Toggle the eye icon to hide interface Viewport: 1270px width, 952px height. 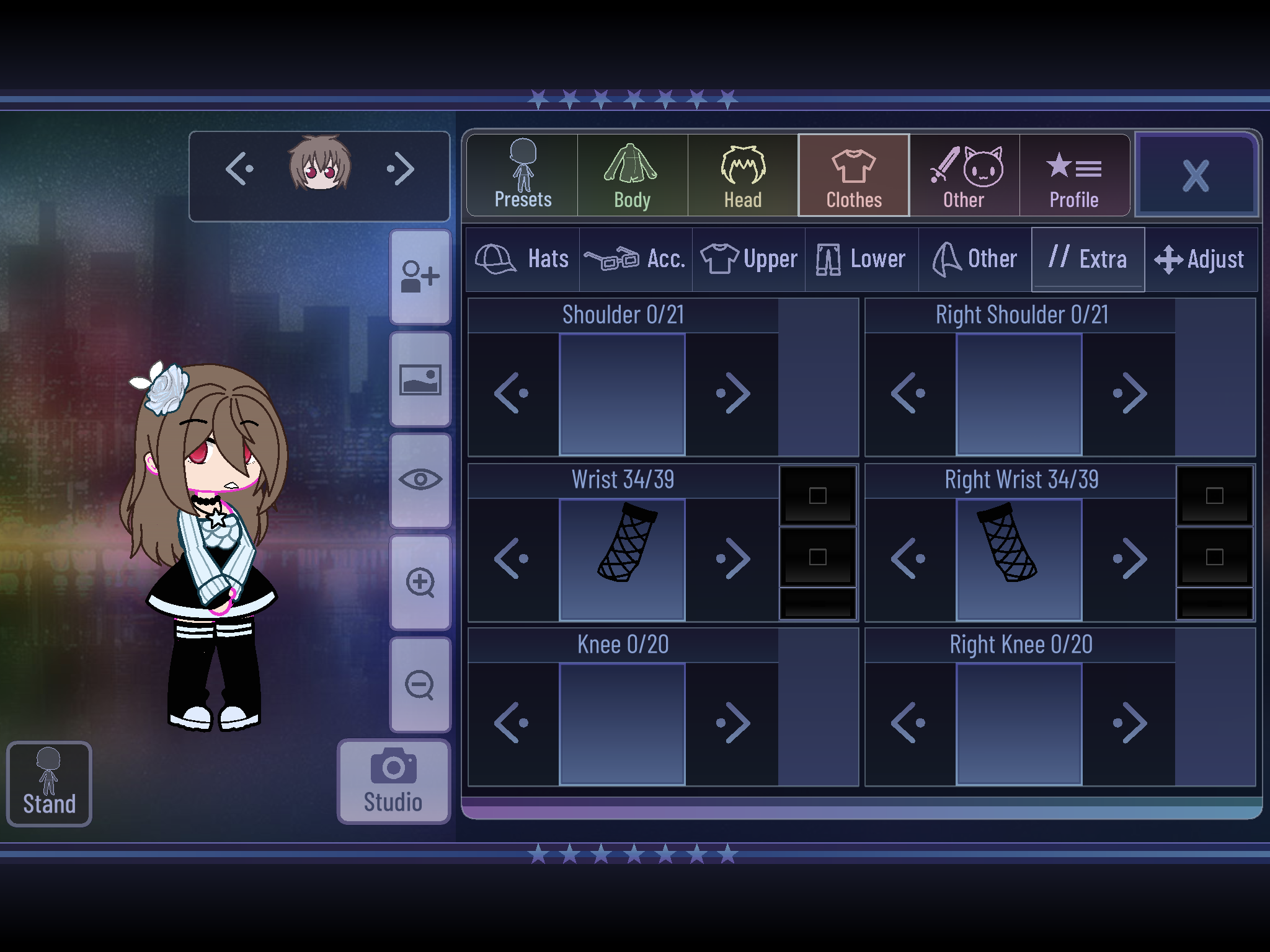[x=420, y=479]
